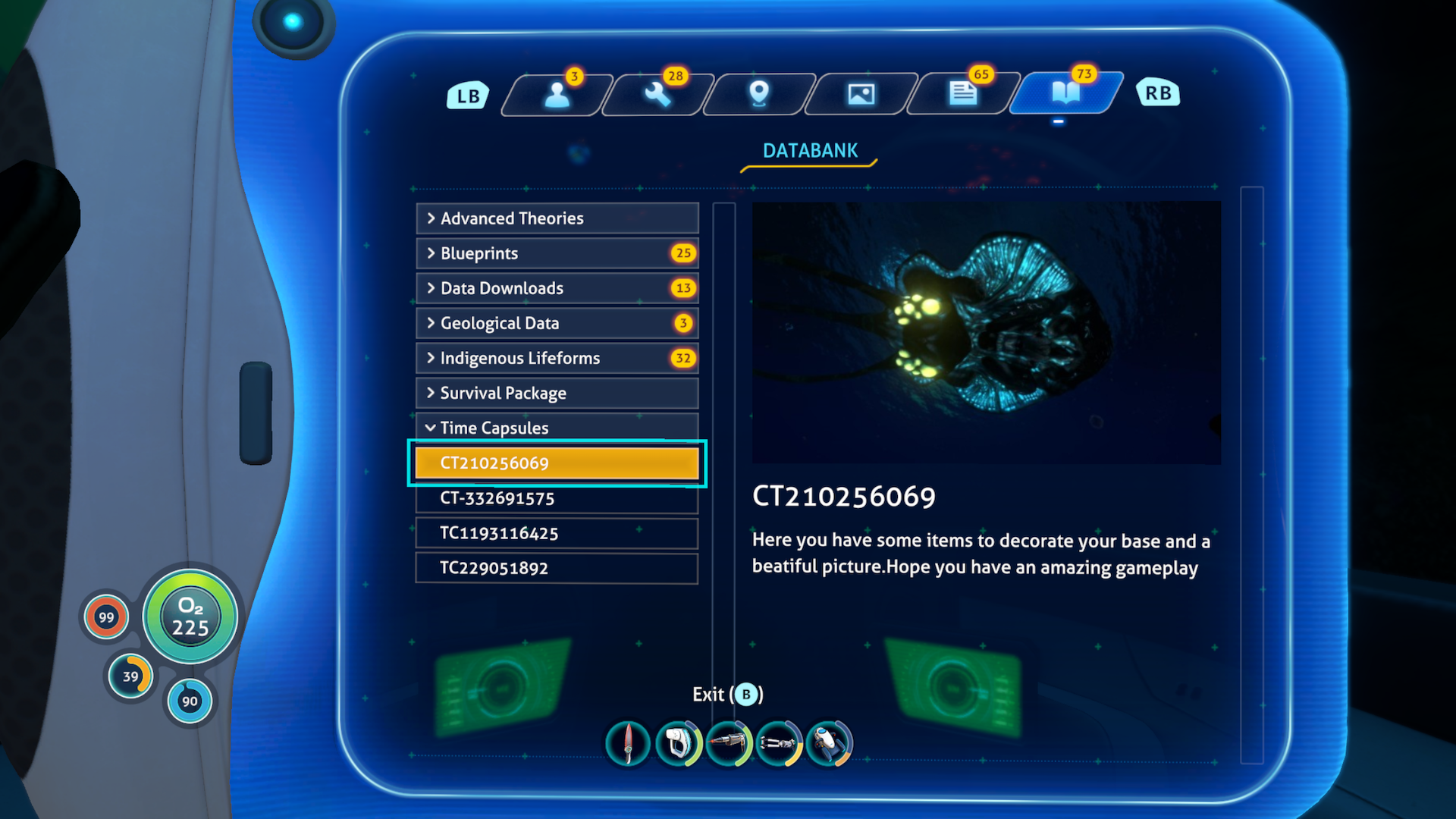Open the log via document icon
Image resolution: width=1456 pixels, height=819 pixels.
961,93
